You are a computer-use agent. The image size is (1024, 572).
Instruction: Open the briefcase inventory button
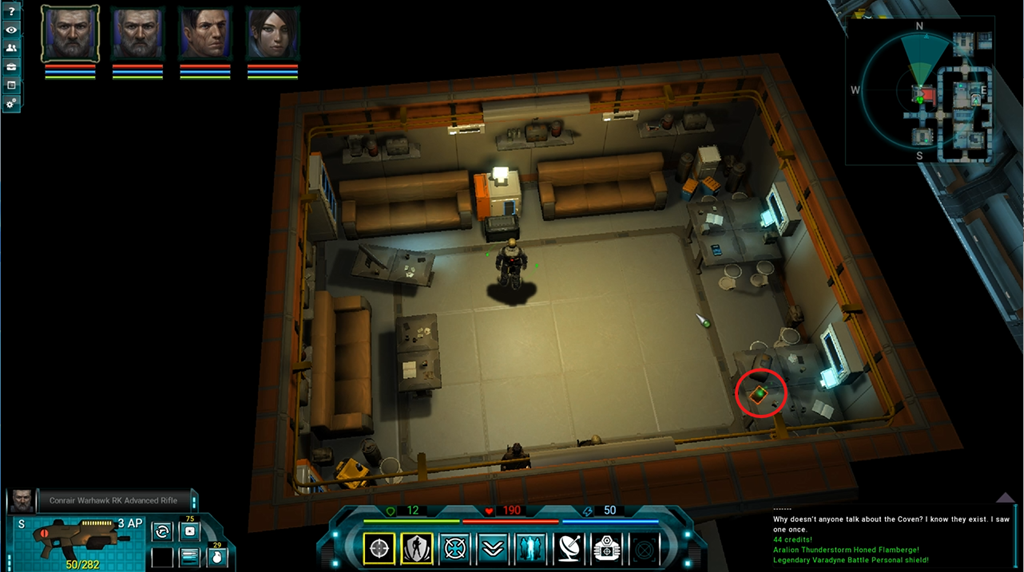pyautogui.click(x=11, y=67)
